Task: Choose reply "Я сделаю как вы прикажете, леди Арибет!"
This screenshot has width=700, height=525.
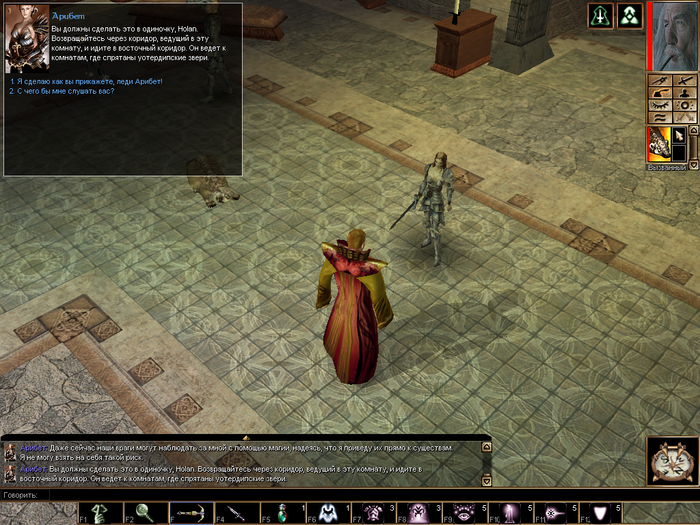Action: pyautogui.click(x=87, y=81)
